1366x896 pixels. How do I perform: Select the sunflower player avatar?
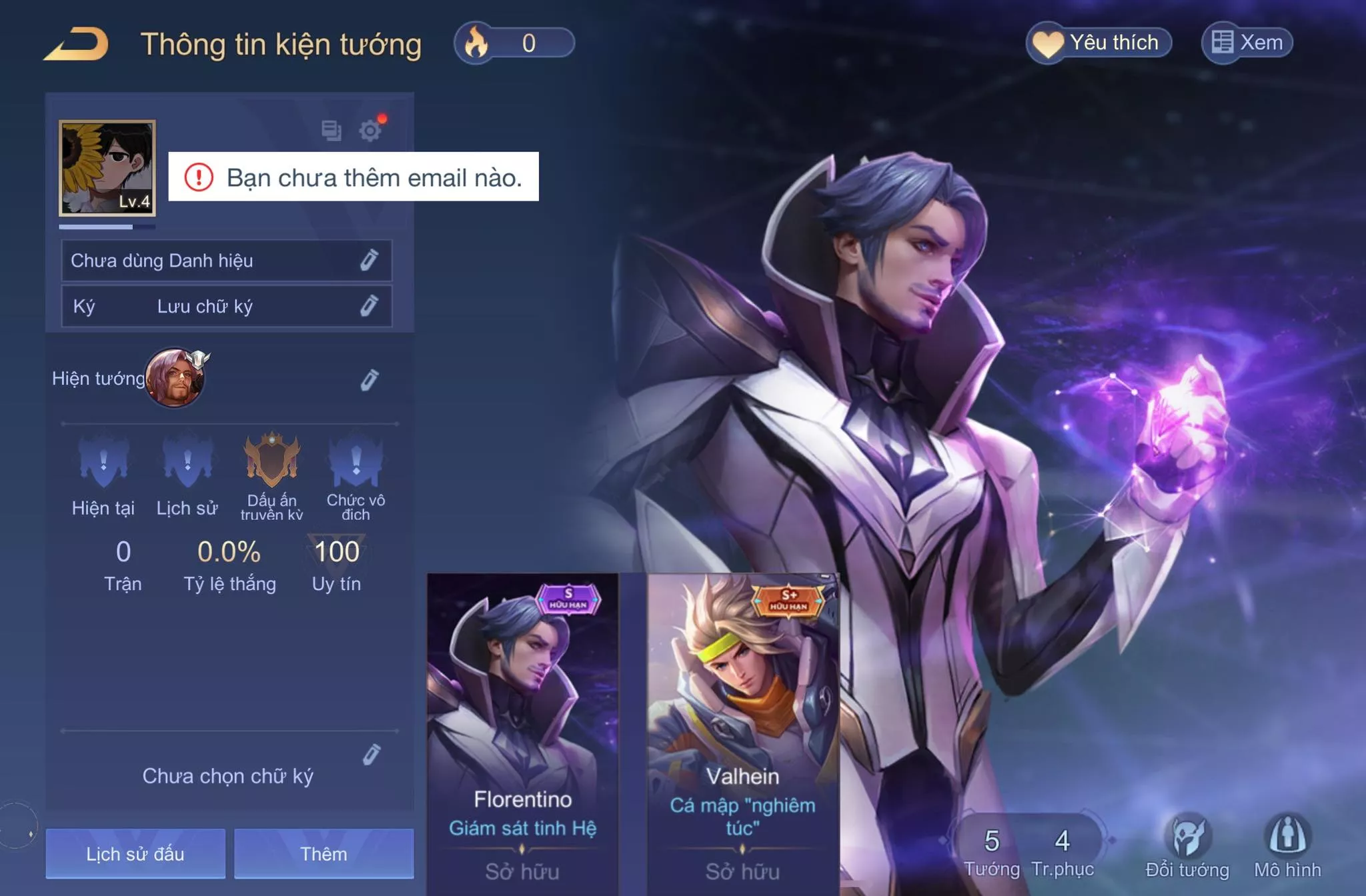point(107,168)
